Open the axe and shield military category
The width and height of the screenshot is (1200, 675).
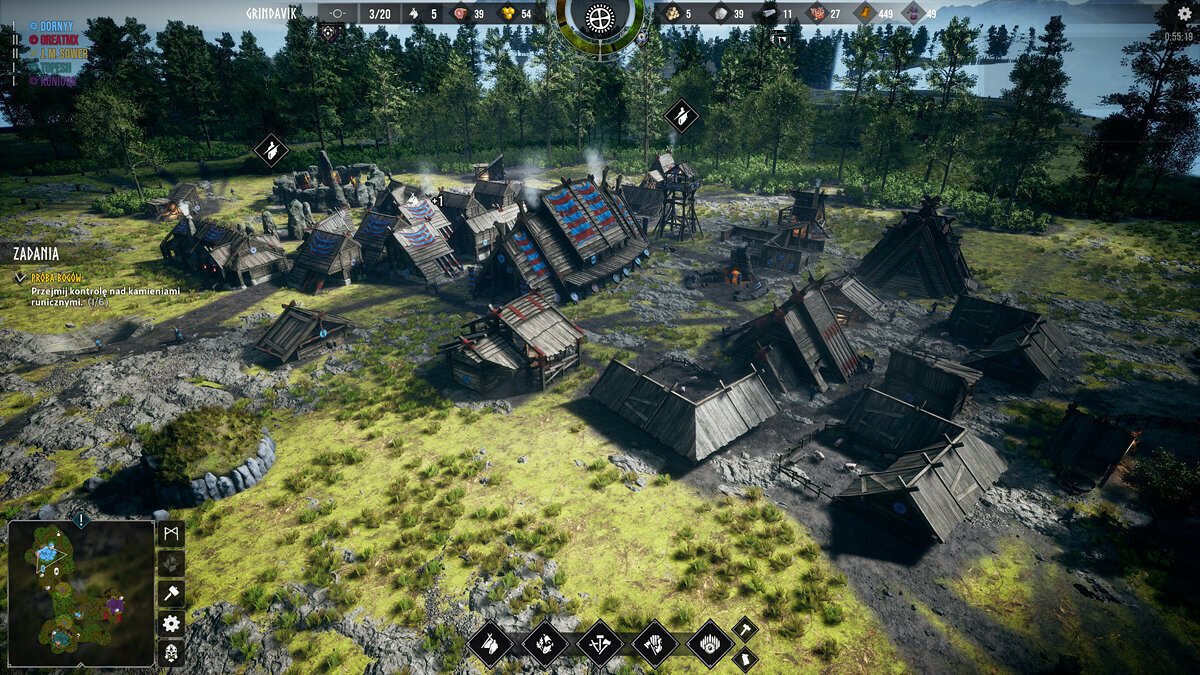coord(655,643)
